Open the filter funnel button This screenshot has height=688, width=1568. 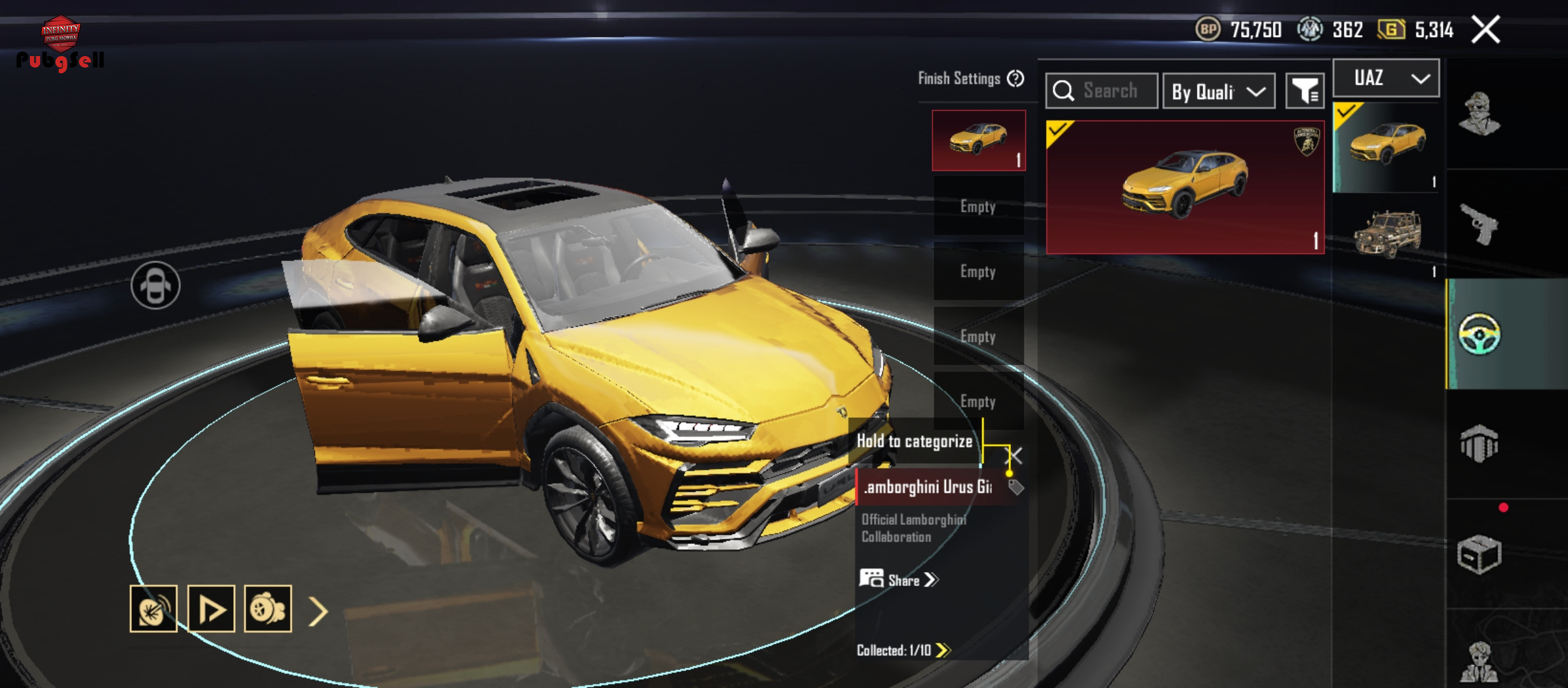[x=1305, y=92]
